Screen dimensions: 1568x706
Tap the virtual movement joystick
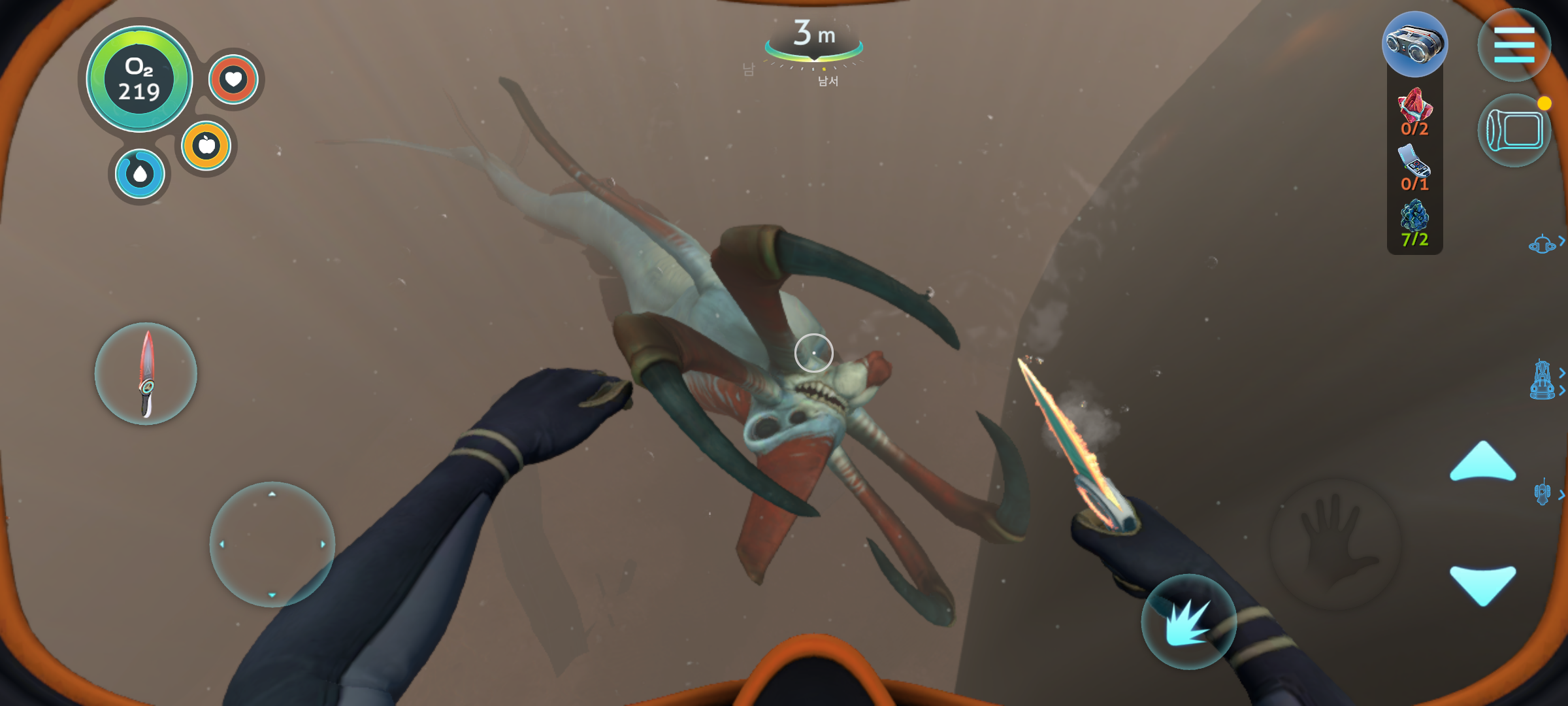tap(272, 544)
